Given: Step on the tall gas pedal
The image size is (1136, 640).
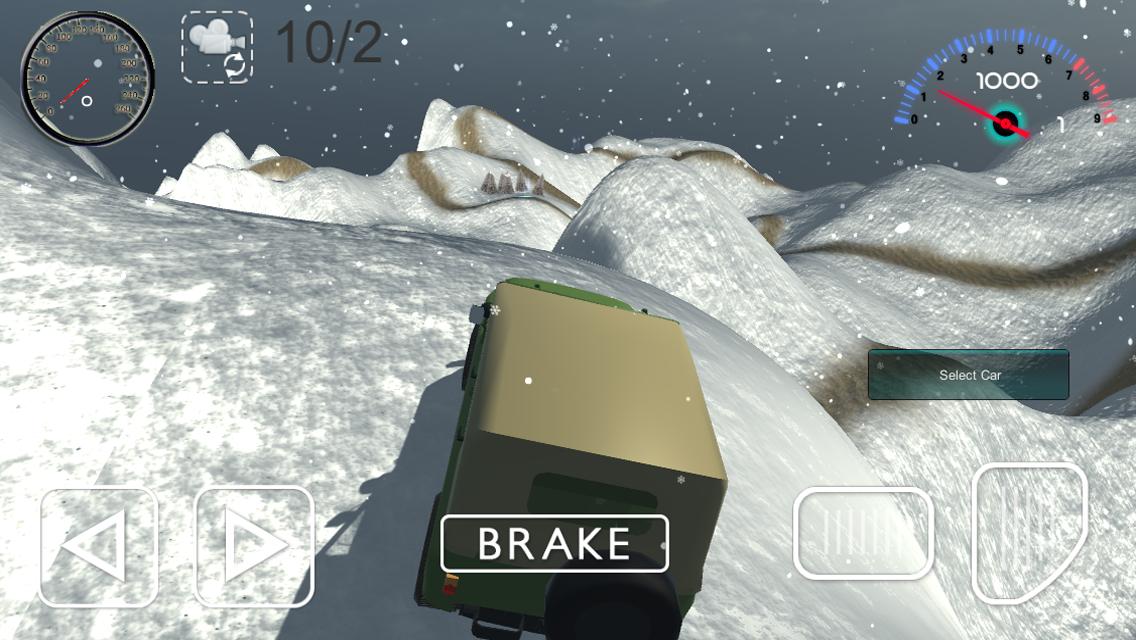Looking at the screenshot, I should [x=1028, y=531].
